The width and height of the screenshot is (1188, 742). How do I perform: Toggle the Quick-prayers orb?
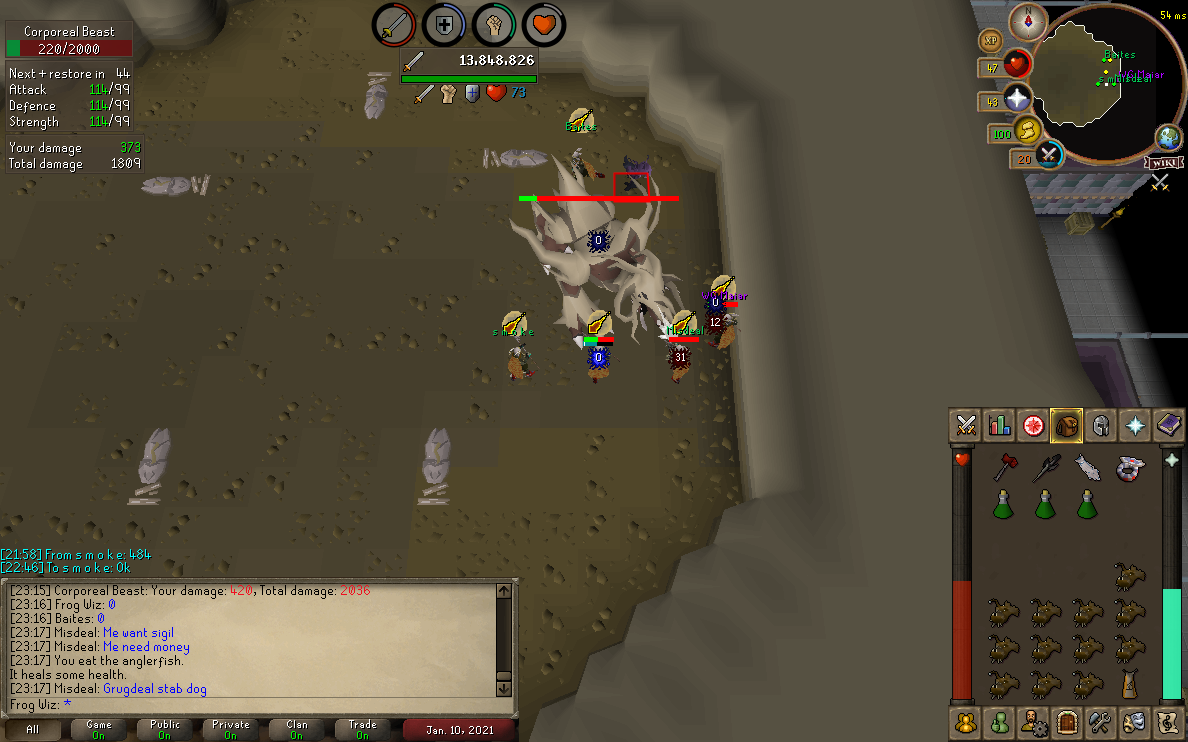pyautogui.click(x=1018, y=98)
